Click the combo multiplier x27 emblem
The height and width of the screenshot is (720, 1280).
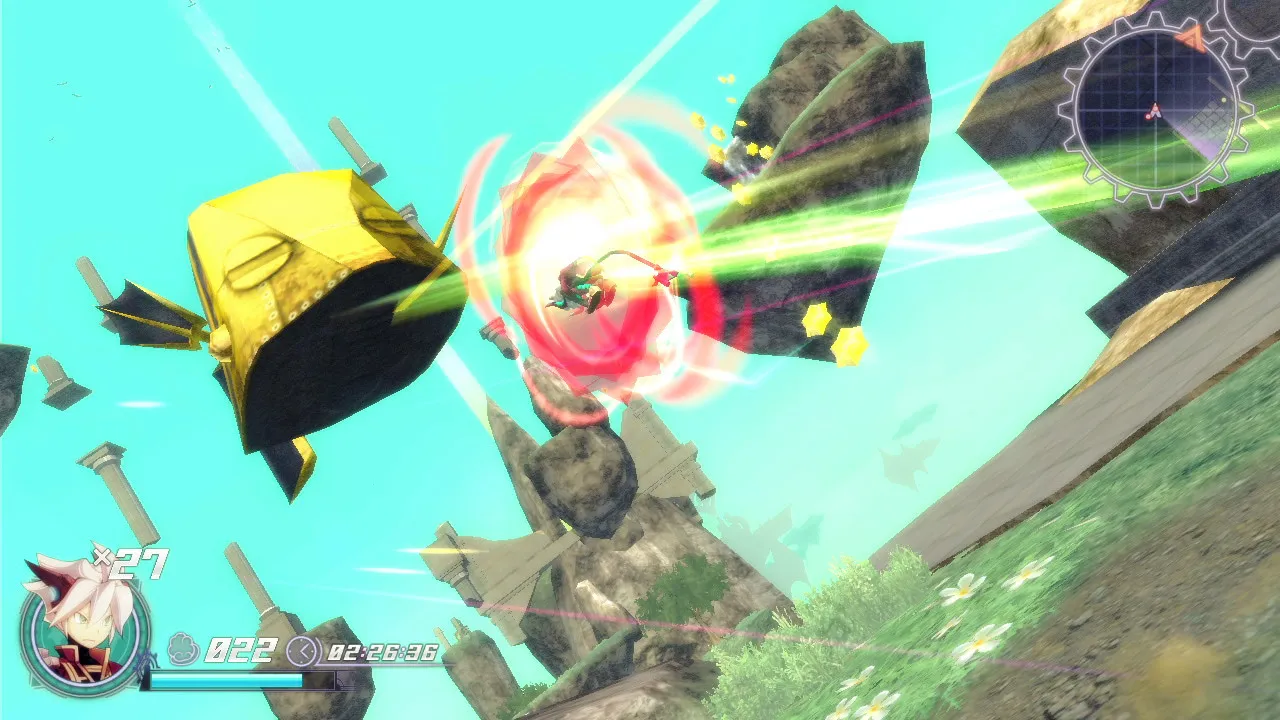tap(130, 561)
